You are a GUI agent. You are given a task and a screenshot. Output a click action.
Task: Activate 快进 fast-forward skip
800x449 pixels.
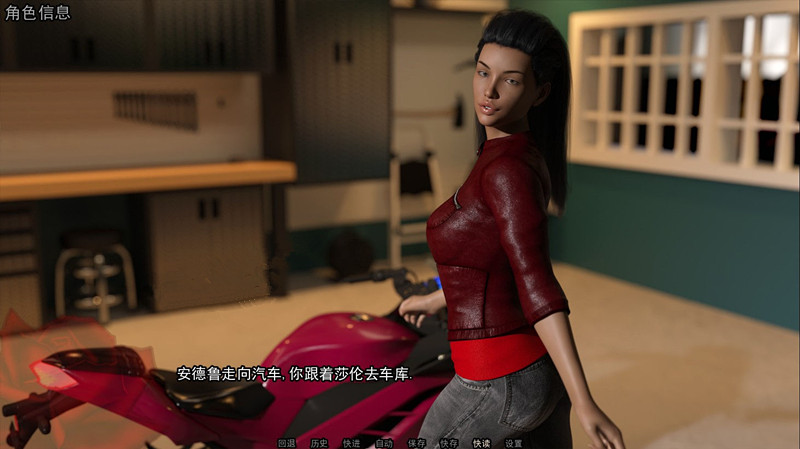(351, 443)
